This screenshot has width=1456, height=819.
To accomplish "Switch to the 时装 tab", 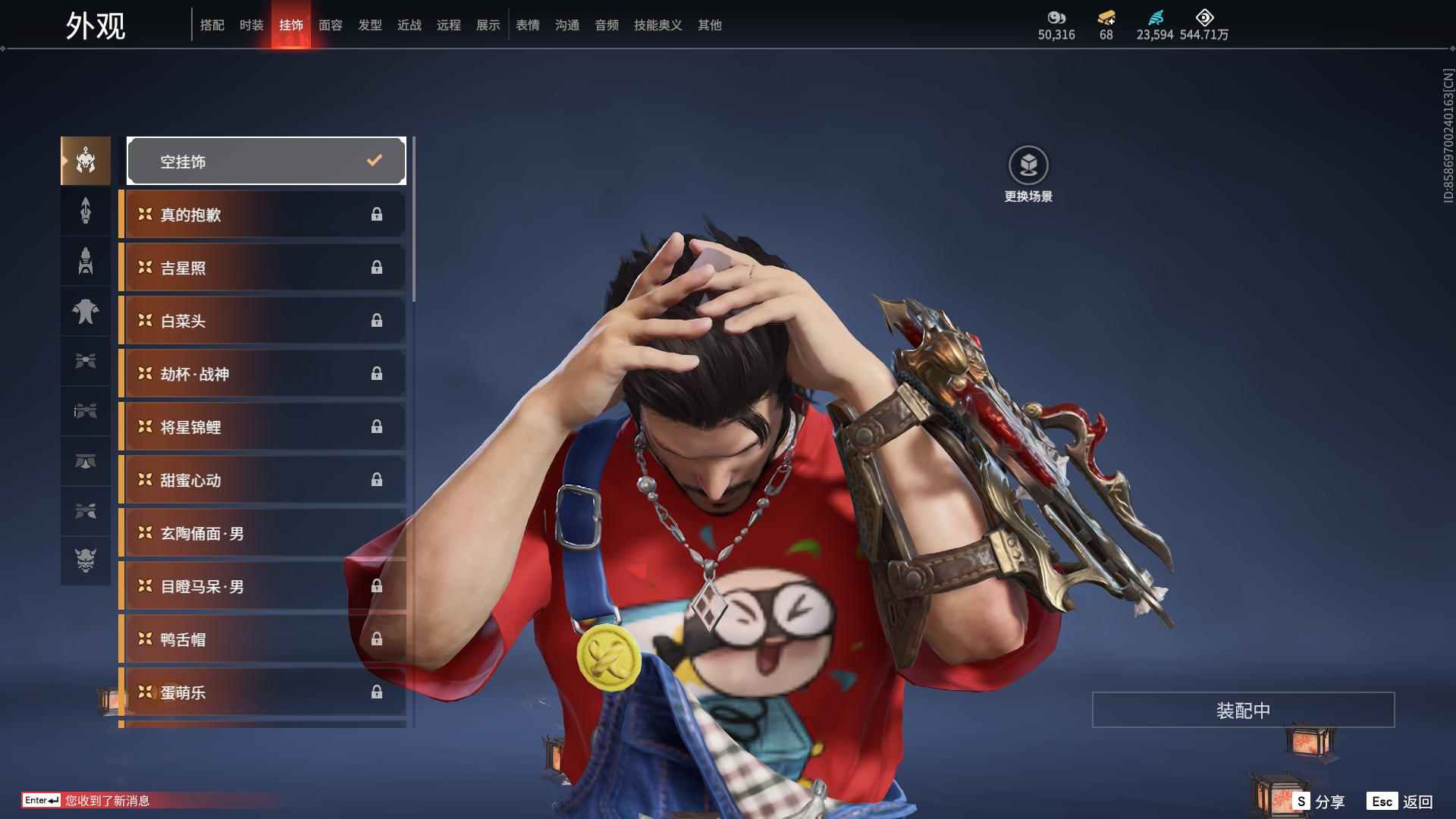I will point(251,24).
